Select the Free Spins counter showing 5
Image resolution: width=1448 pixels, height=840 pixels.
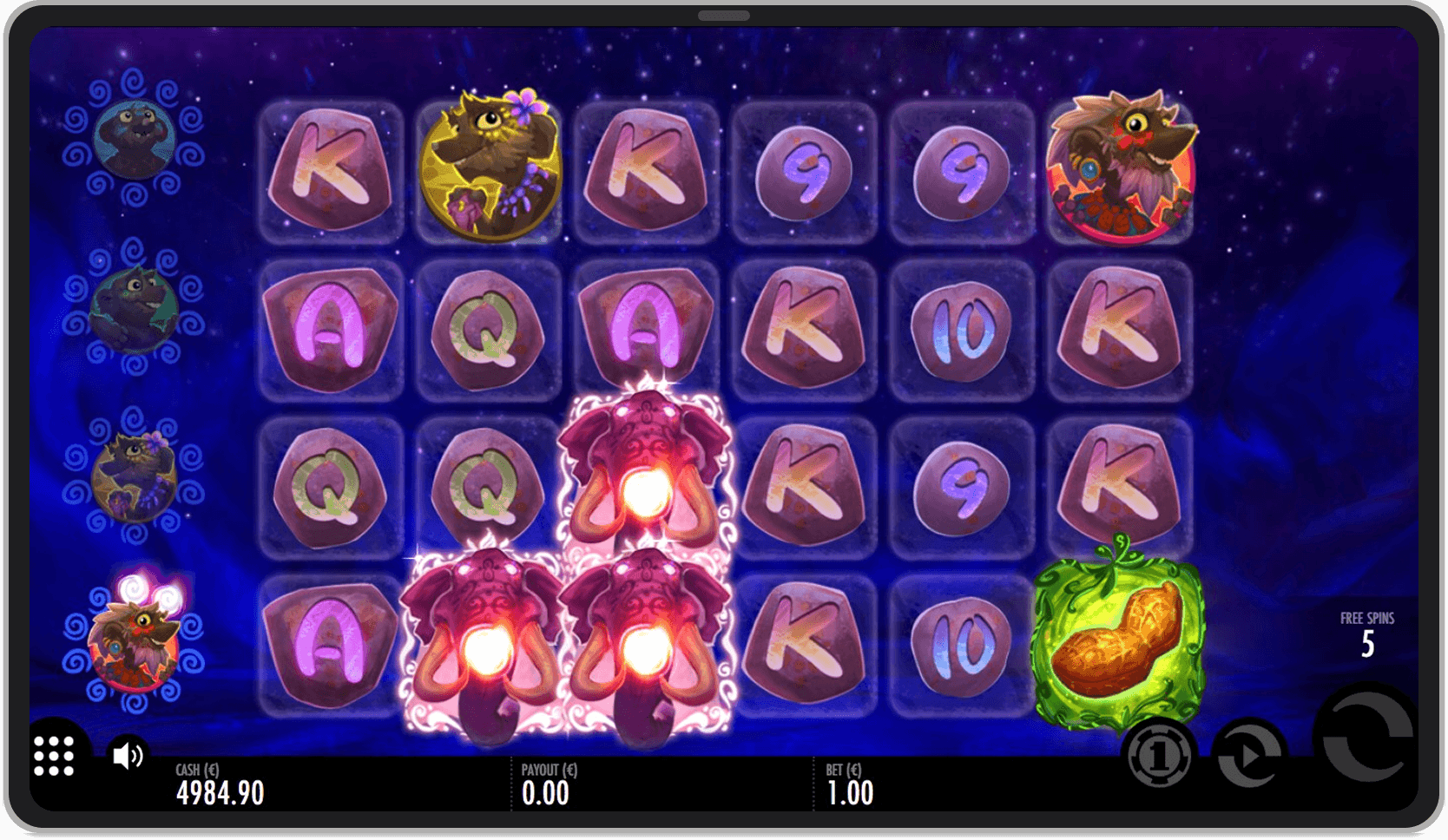[1367, 631]
